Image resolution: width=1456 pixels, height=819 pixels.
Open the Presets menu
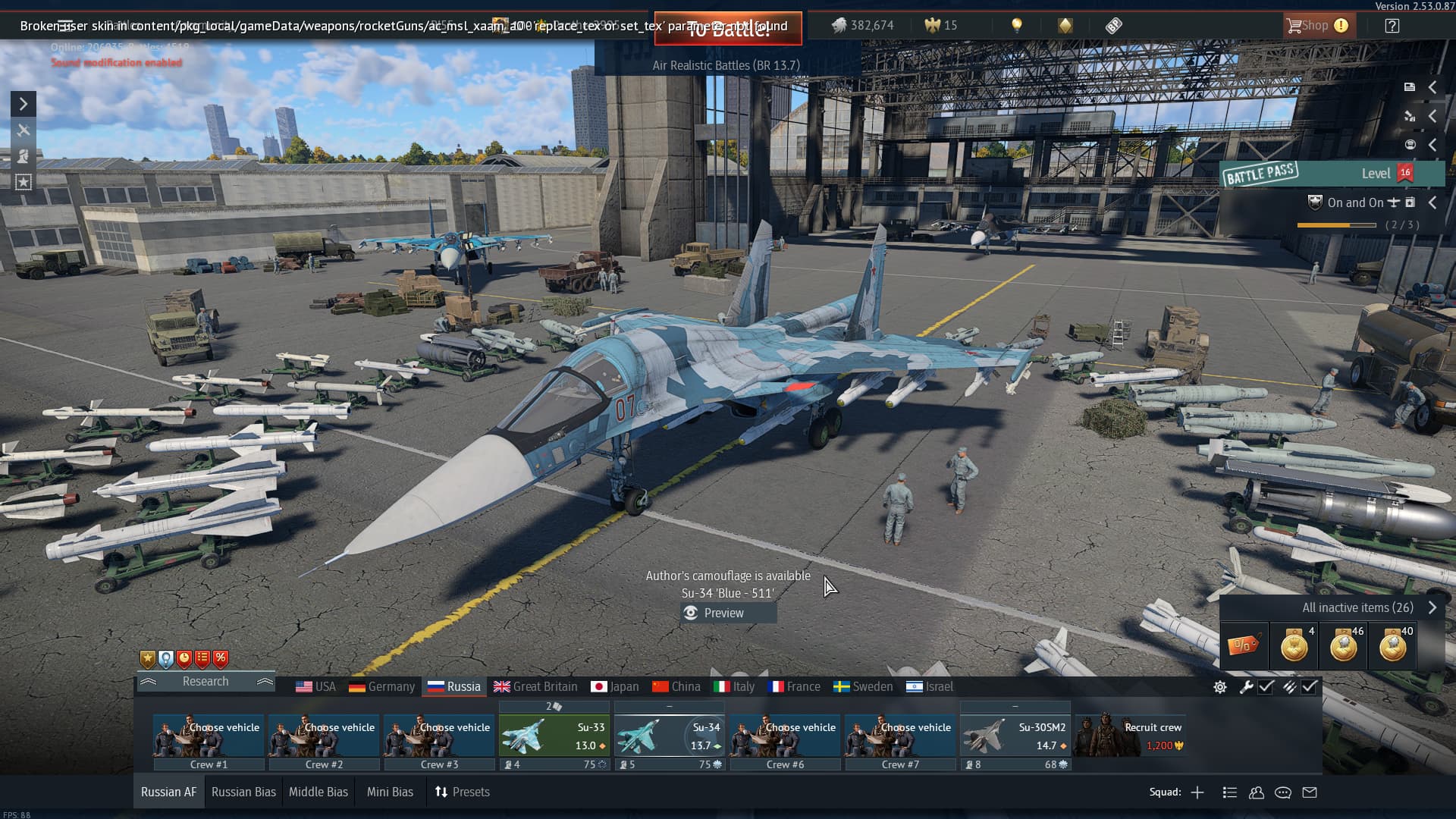pos(463,792)
